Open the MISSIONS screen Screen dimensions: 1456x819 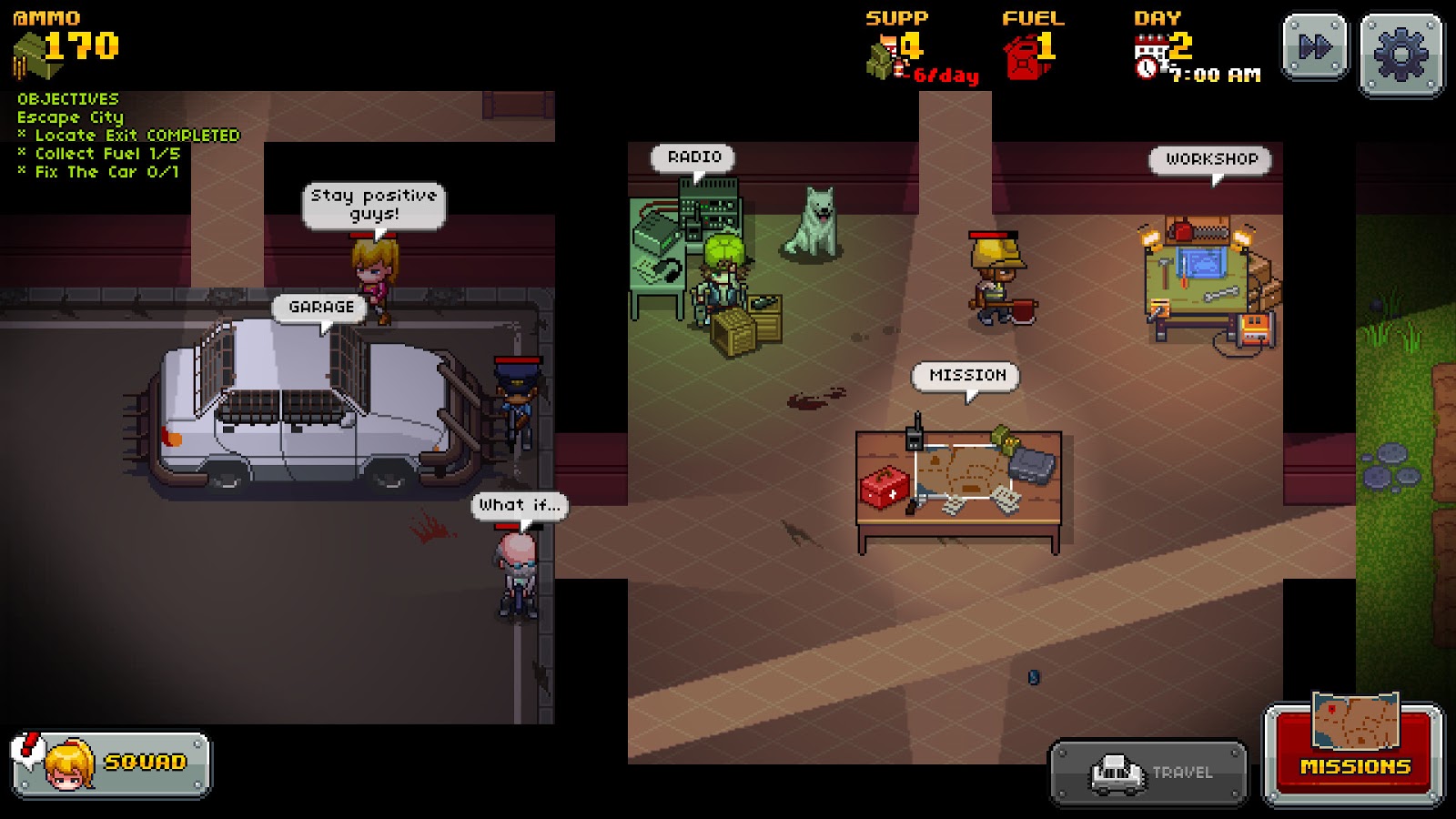click(1354, 767)
